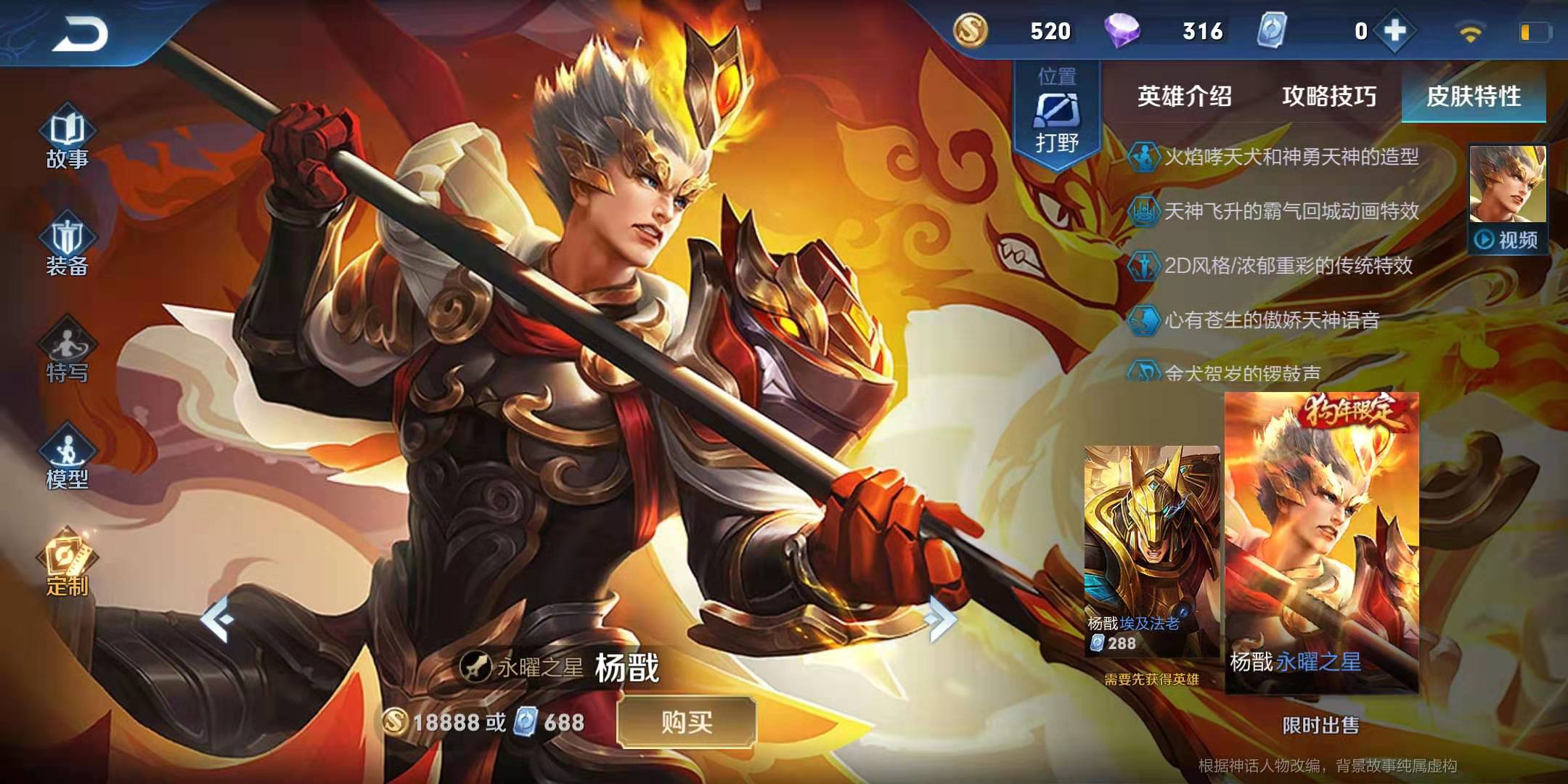This screenshot has height=784, width=1568.
Task: Show the next hero with right arrow
Action: coord(941,619)
